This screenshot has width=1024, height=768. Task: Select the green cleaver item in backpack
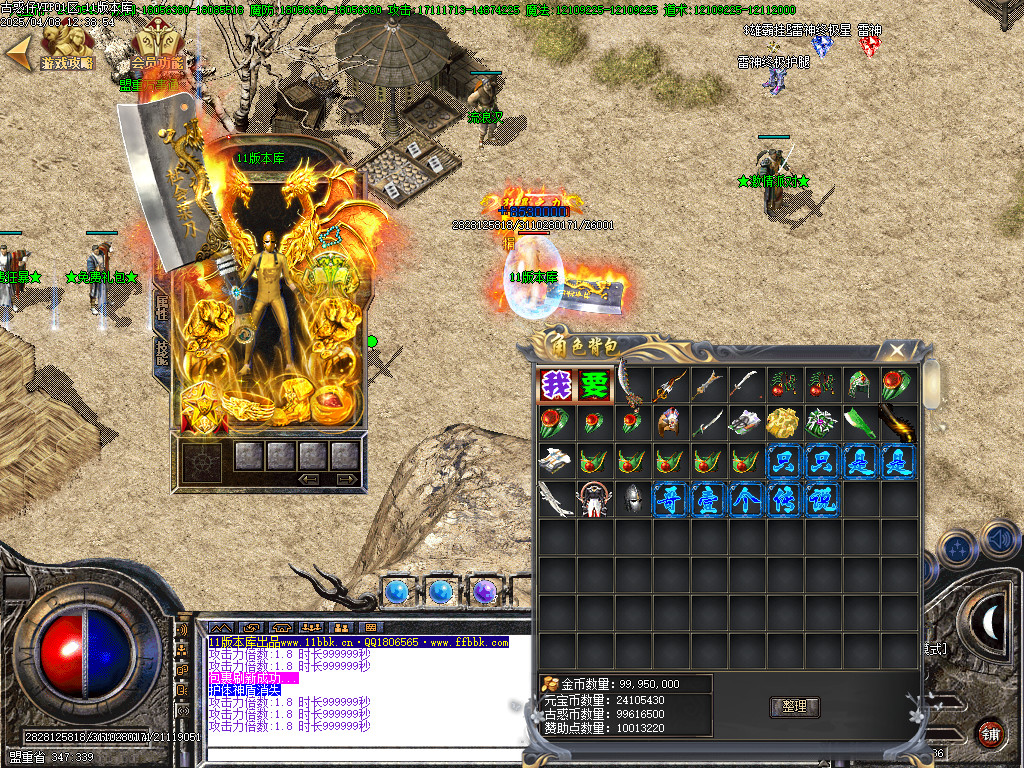click(860, 423)
